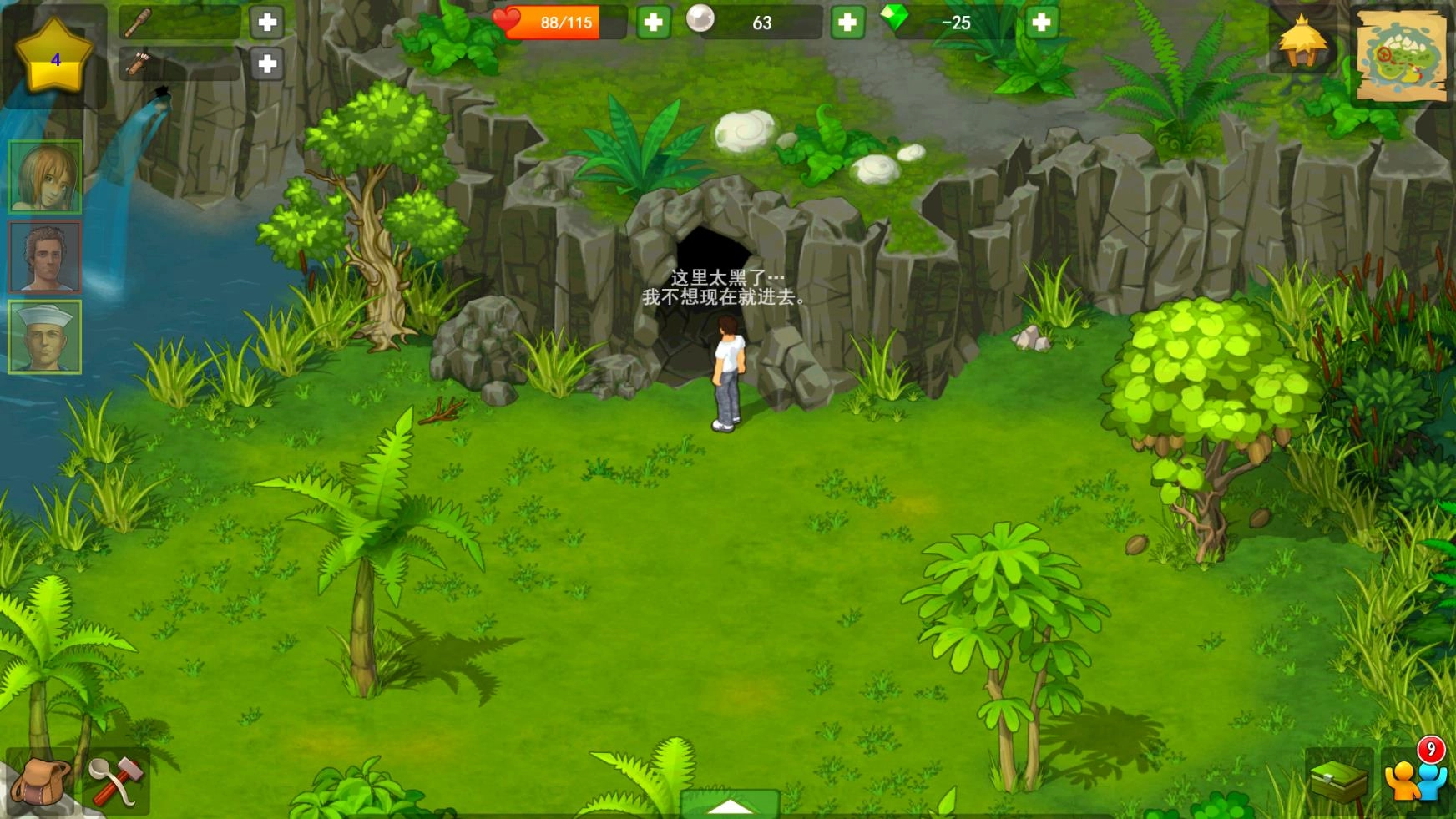1456x819 pixels.
Task: Open the friends panel with the 9 badge
Action: (x=1415, y=781)
